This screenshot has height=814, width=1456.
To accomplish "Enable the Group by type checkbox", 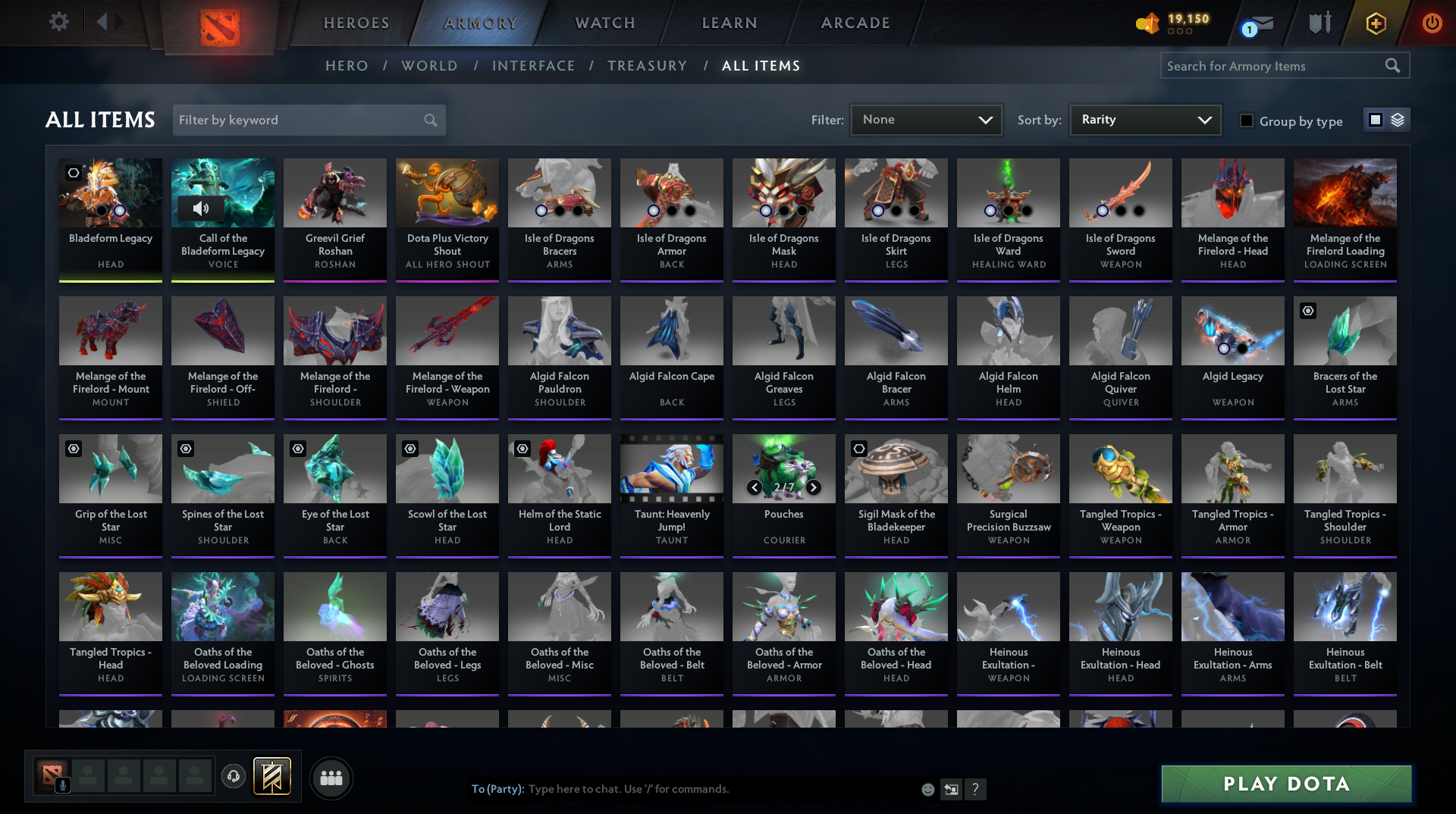I will pyautogui.click(x=1246, y=121).
